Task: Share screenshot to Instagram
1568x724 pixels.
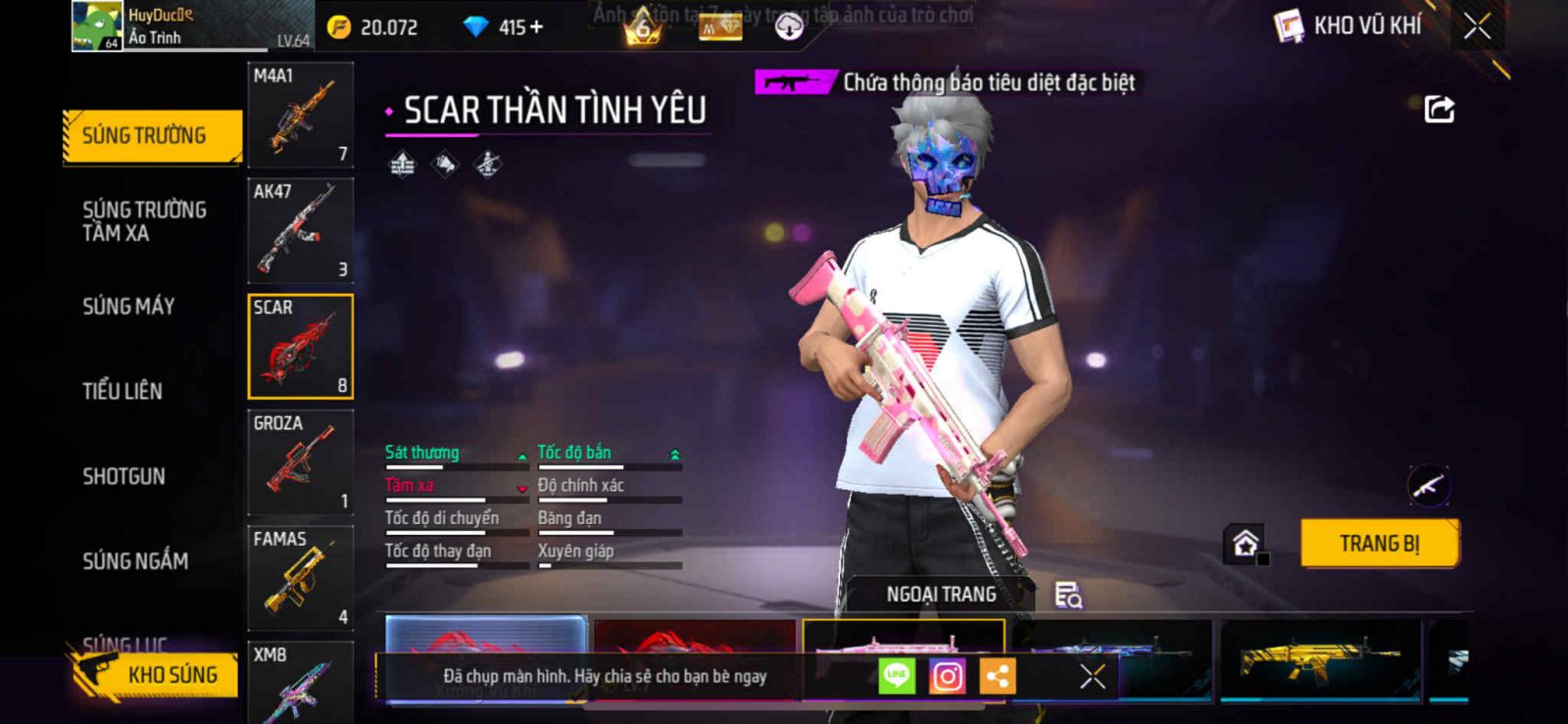Action: [x=947, y=676]
